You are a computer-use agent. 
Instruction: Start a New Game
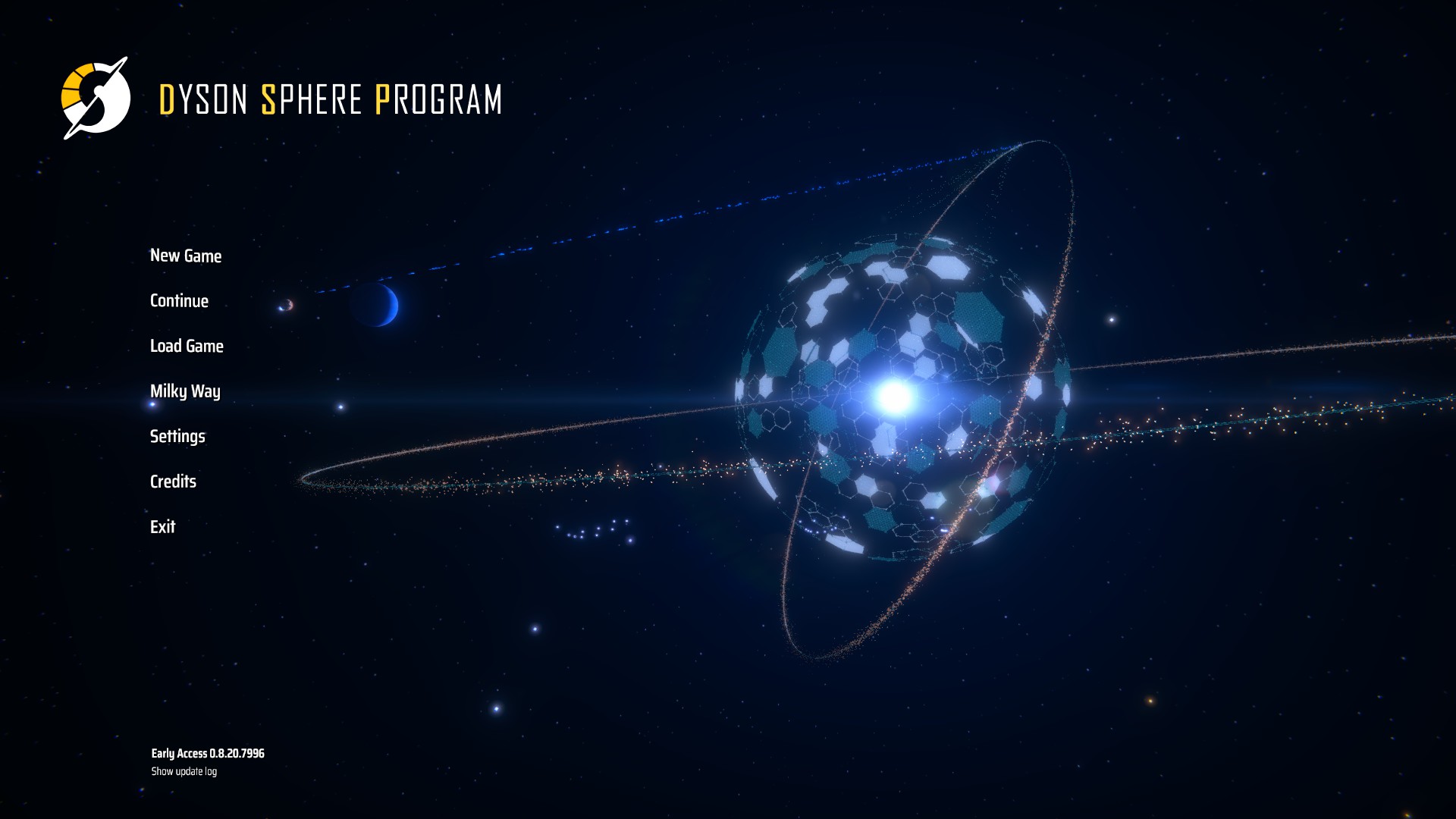[186, 256]
